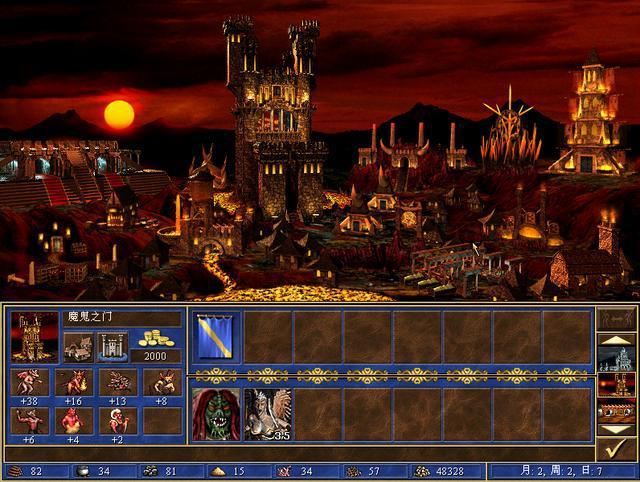Select the winged creature stack of 35

tap(267, 414)
